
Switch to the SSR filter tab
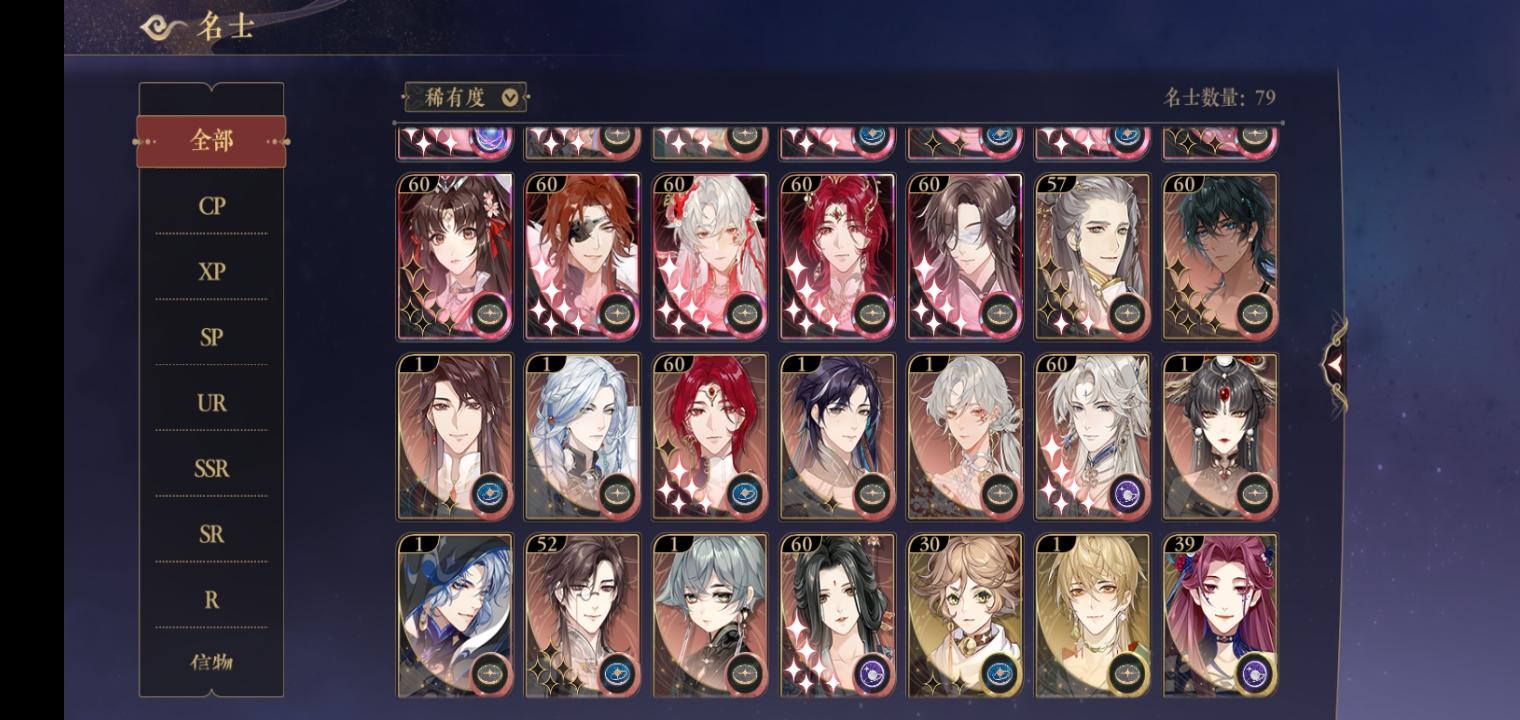pos(211,468)
